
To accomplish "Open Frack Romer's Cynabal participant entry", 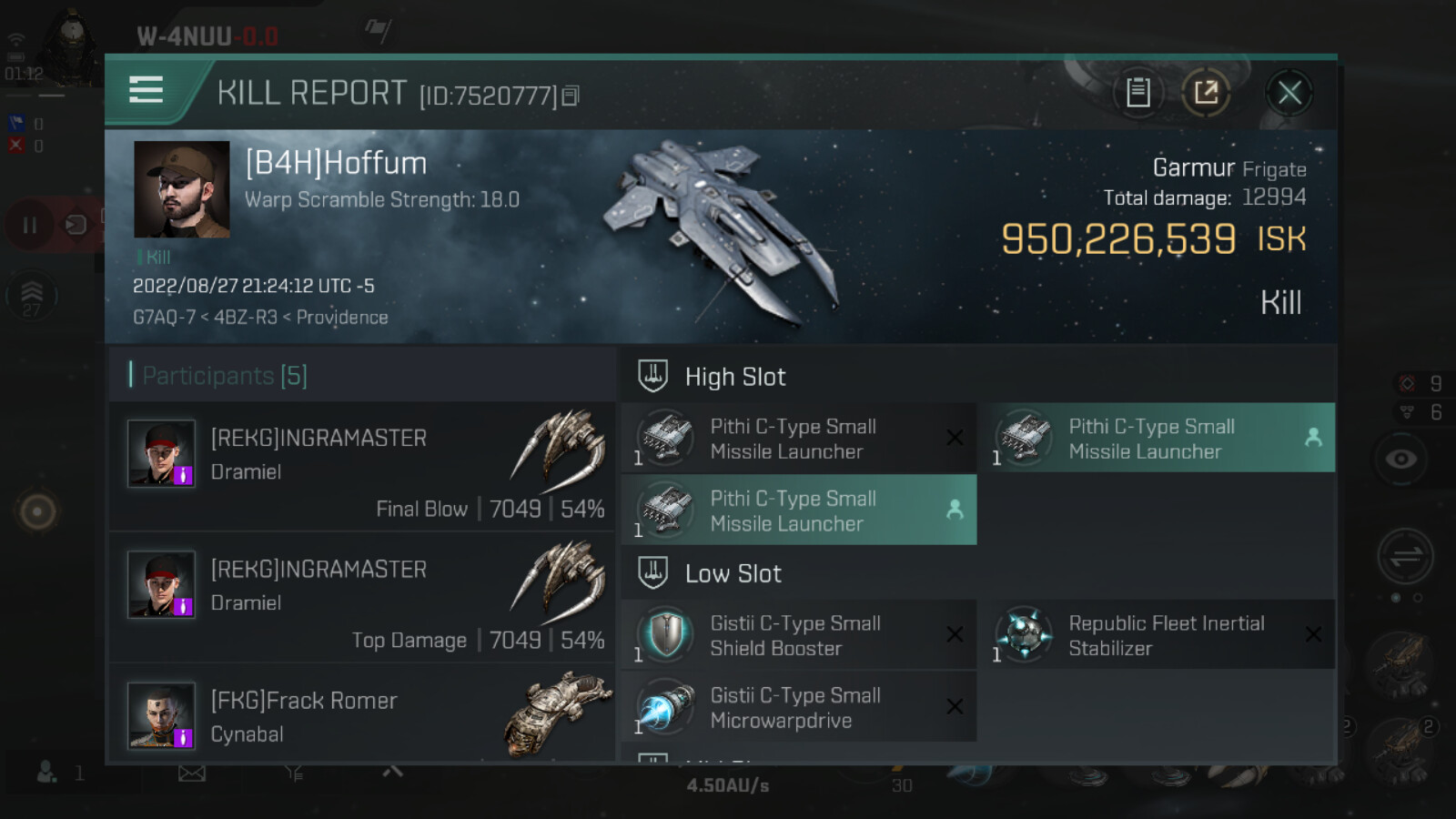I will point(362,717).
